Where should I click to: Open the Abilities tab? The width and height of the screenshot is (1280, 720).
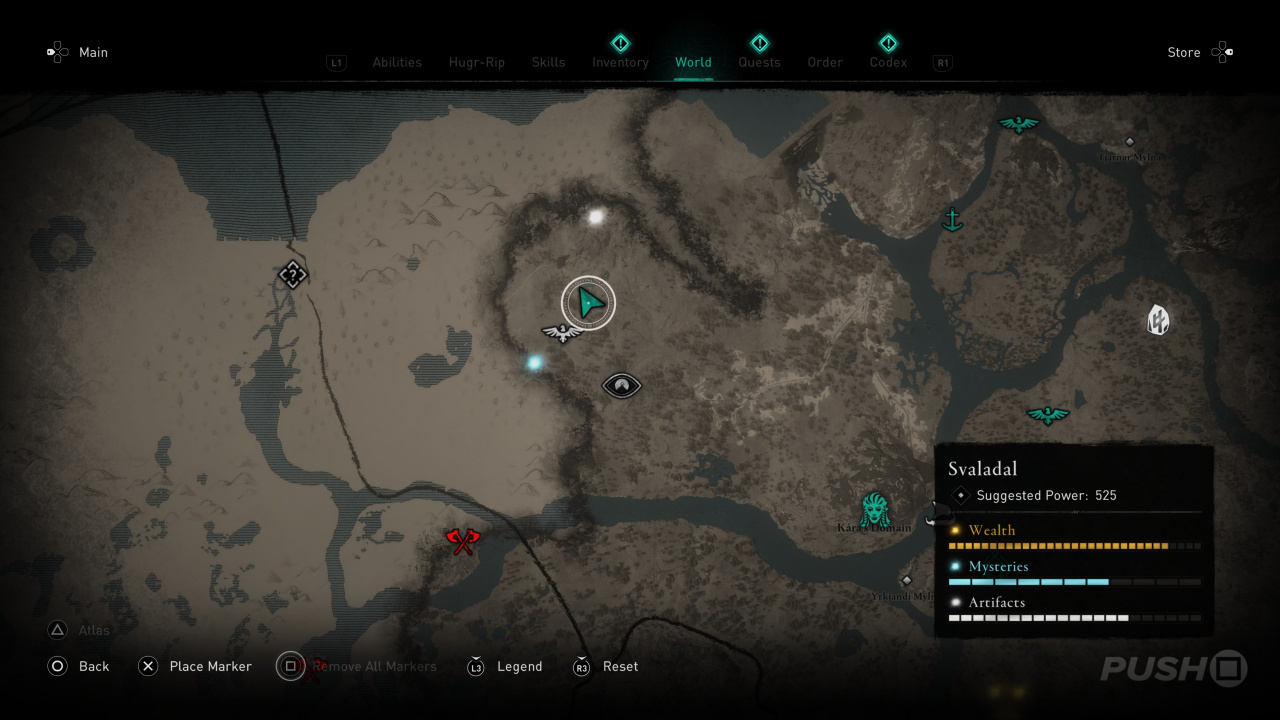397,62
